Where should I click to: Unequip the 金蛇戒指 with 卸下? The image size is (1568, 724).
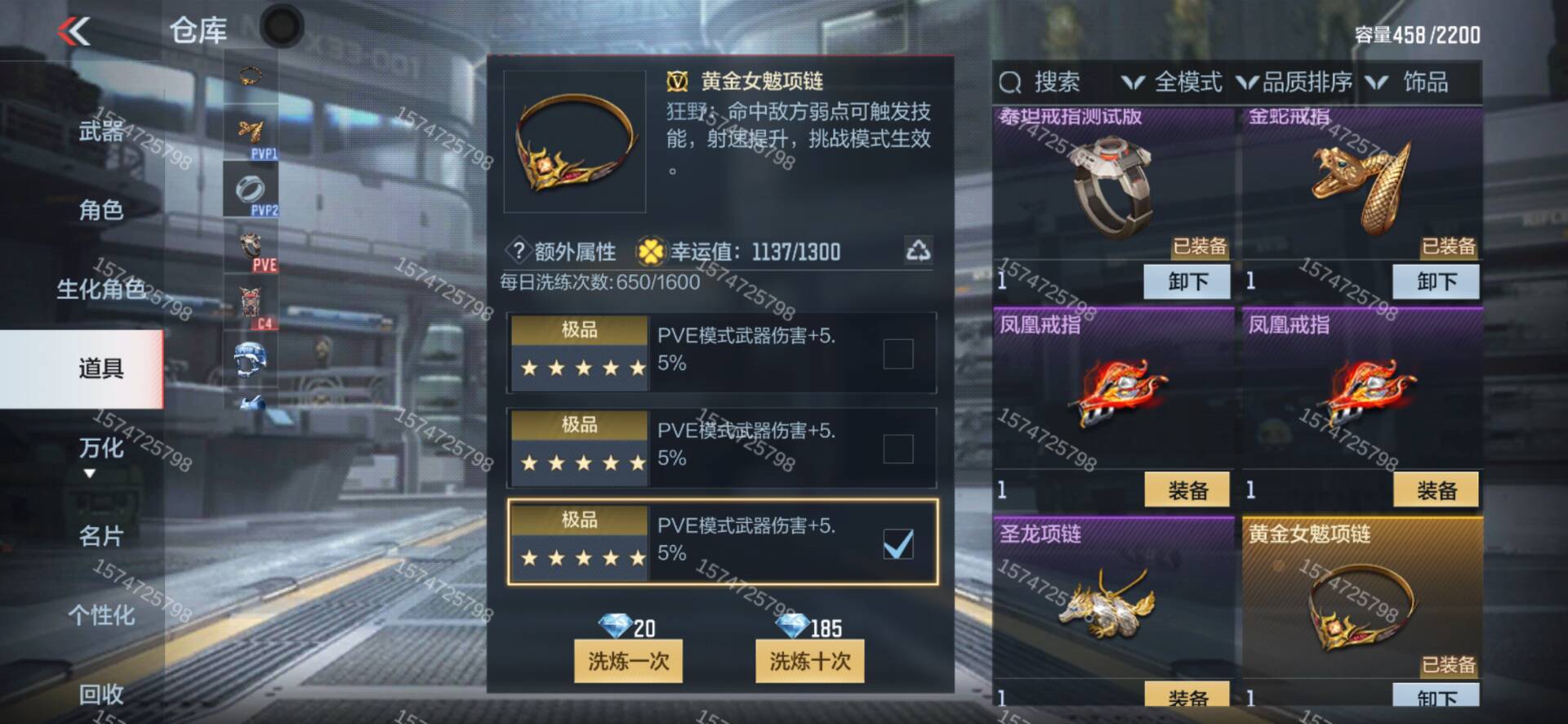pos(1436,282)
